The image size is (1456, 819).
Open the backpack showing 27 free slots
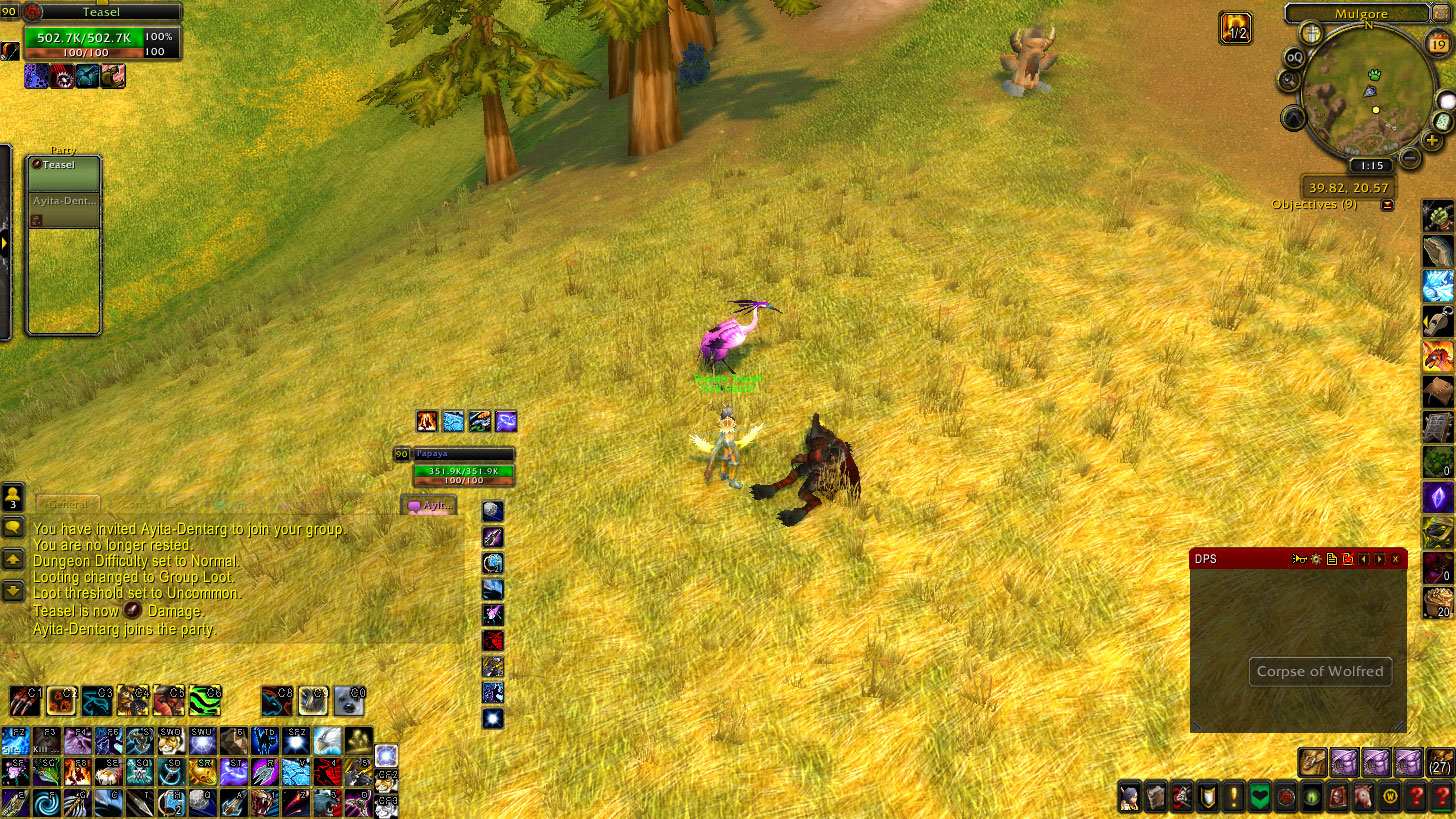pos(1439,763)
